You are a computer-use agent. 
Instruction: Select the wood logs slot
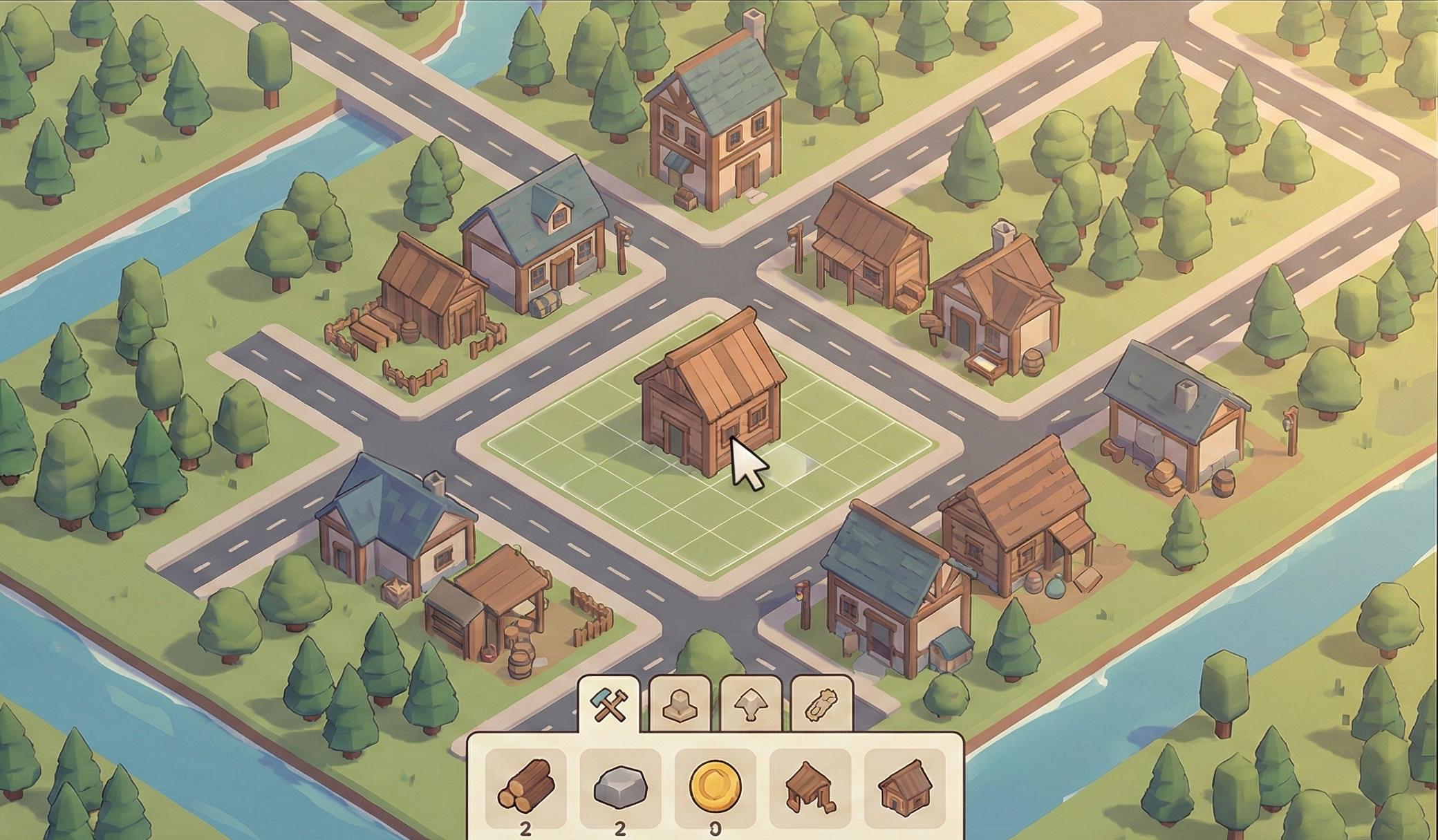[x=525, y=787]
